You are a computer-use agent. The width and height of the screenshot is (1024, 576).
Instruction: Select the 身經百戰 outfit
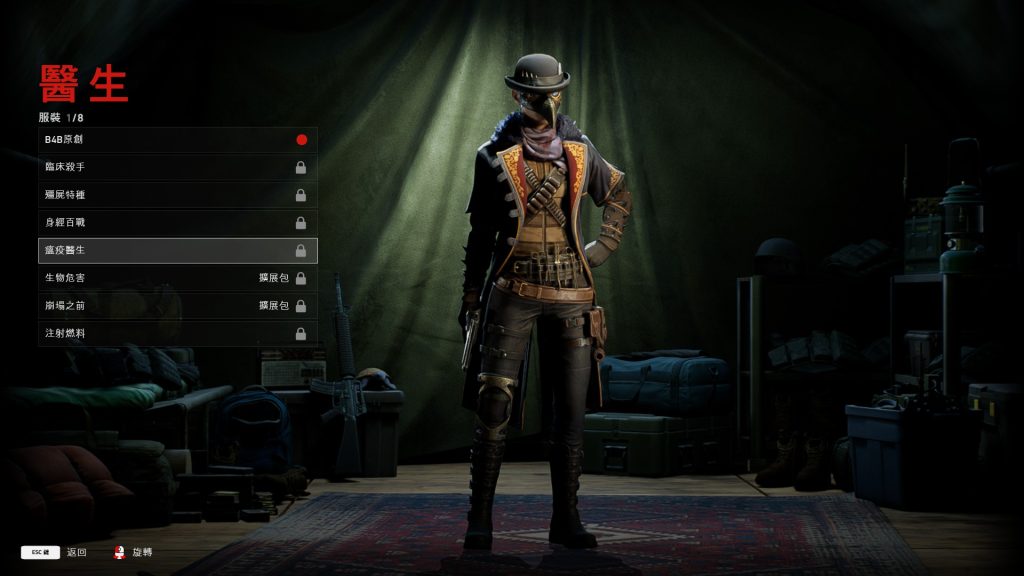point(178,222)
